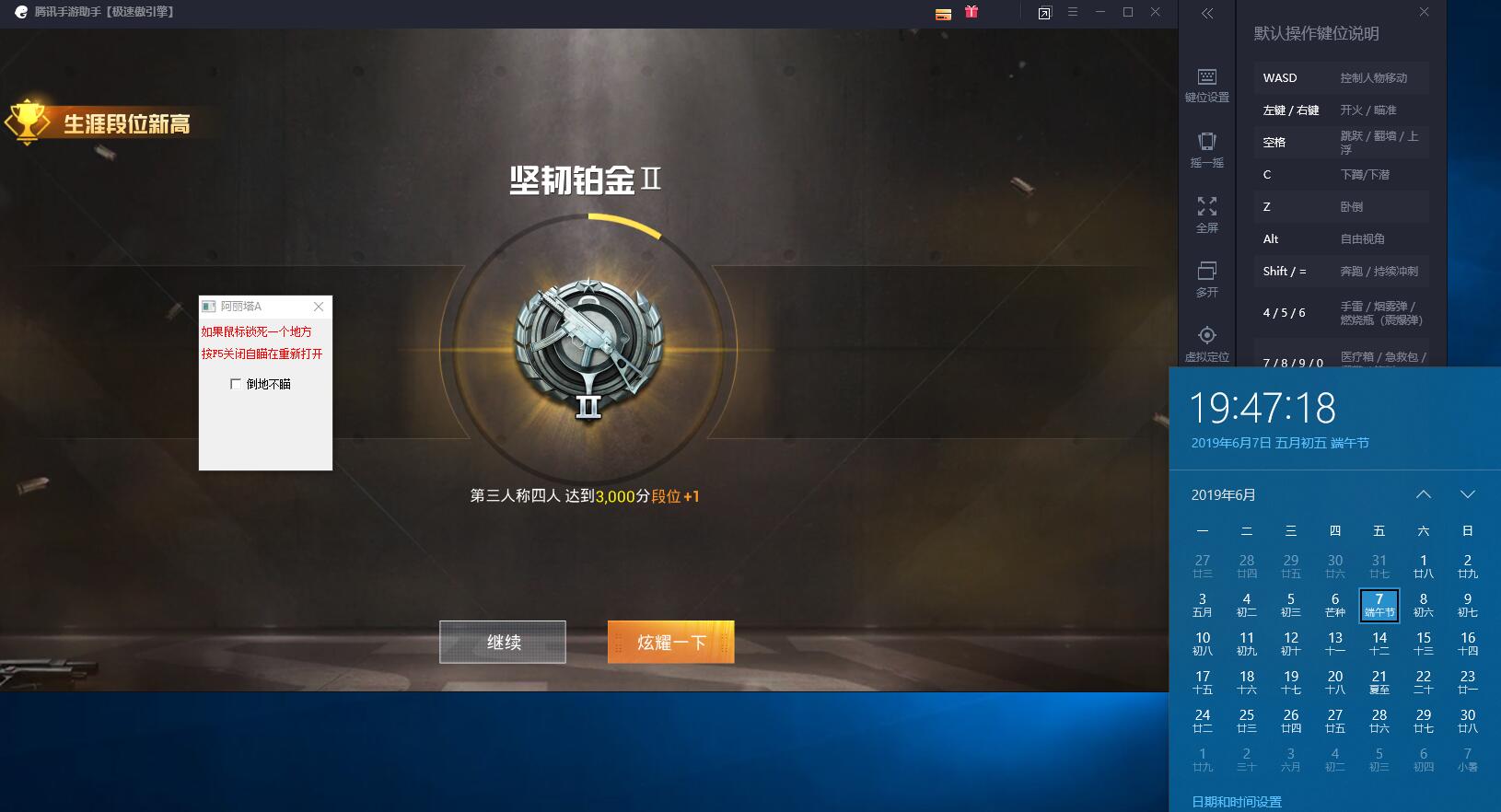
Task: Open the 多开 multi-instance icon
Action: [x=1206, y=278]
